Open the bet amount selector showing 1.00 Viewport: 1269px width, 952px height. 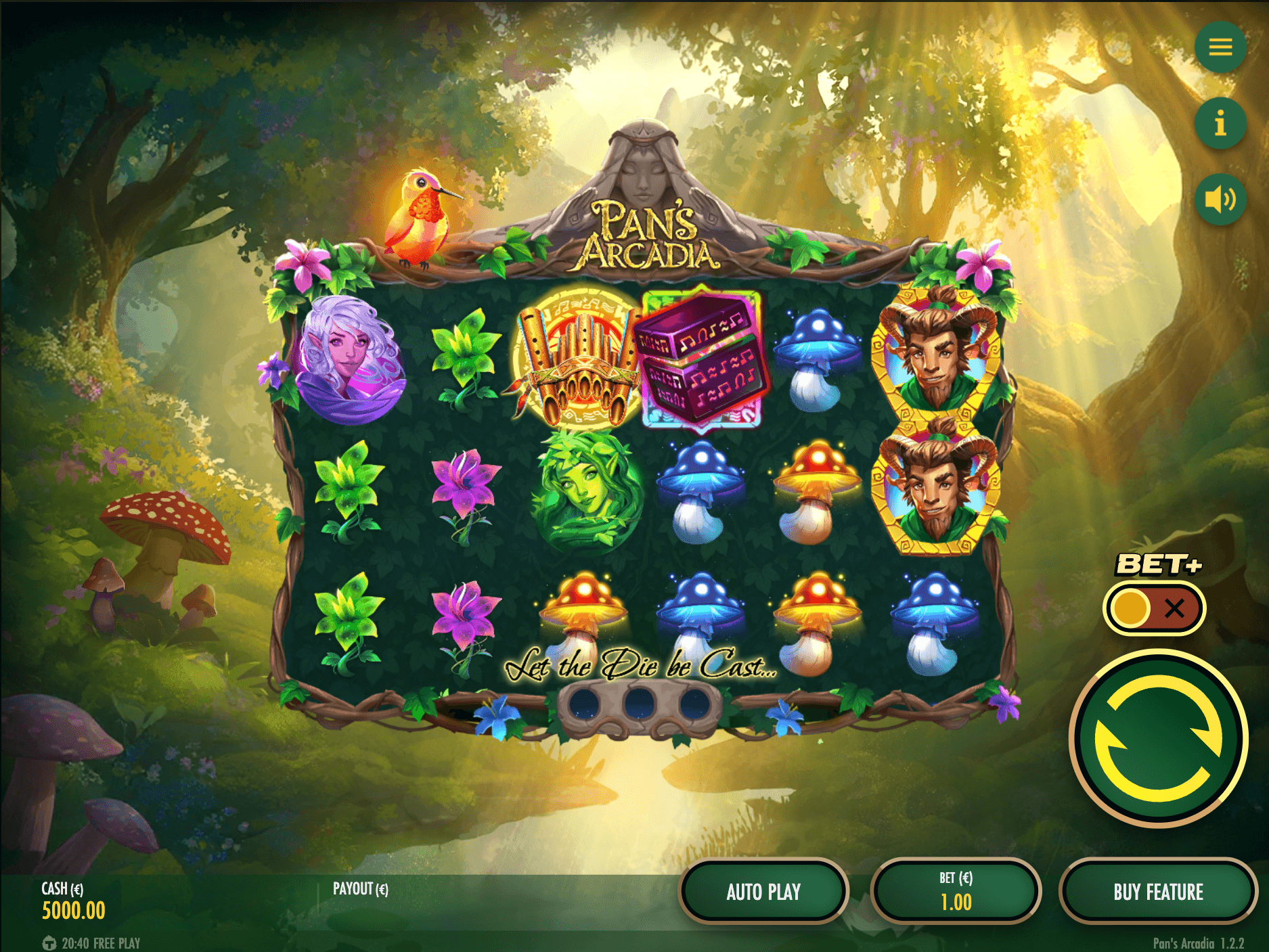point(956,892)
